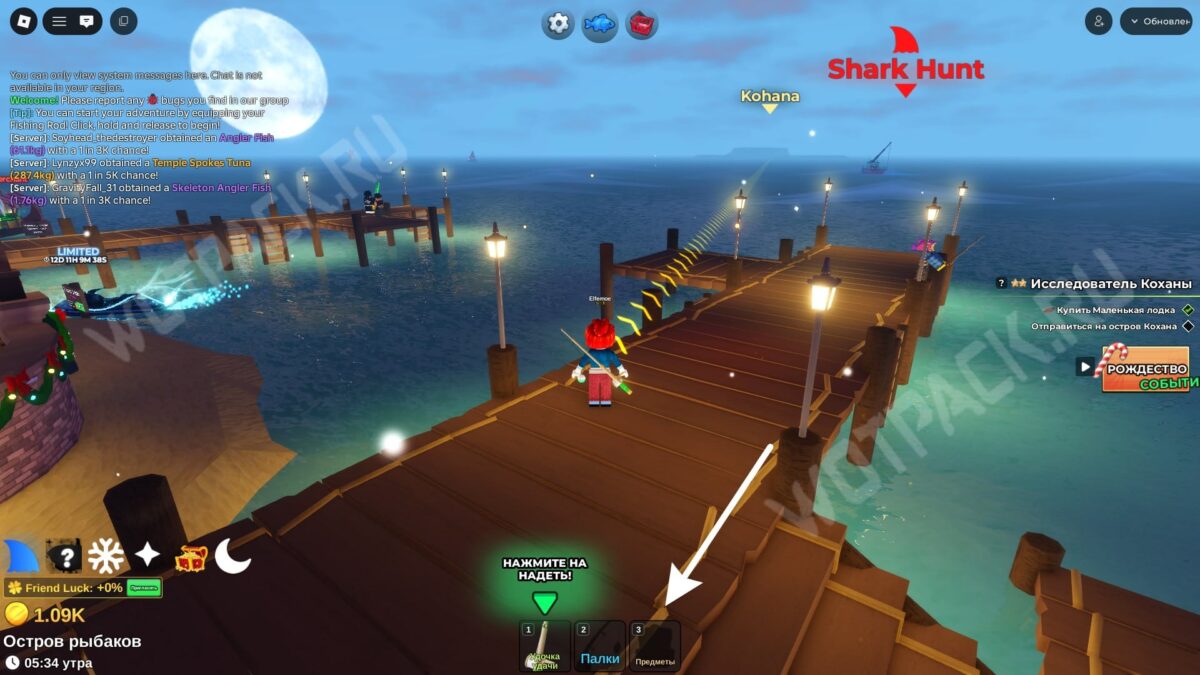The height and width of the screenshot is (675, 1200).
Task: Select the white snowflake icon
Action: click(106, 556)
